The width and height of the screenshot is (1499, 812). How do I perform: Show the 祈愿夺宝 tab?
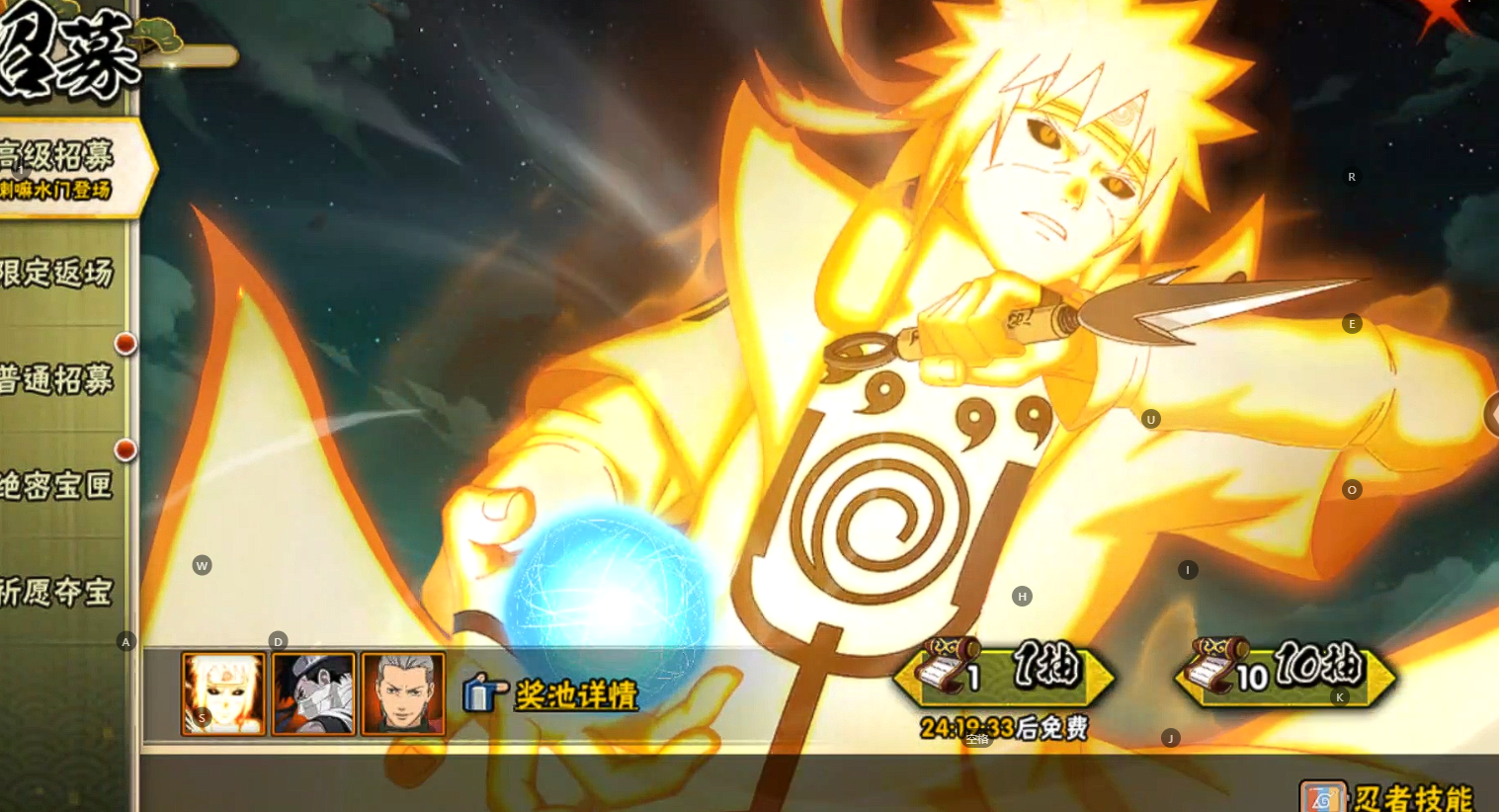[59, 593]
